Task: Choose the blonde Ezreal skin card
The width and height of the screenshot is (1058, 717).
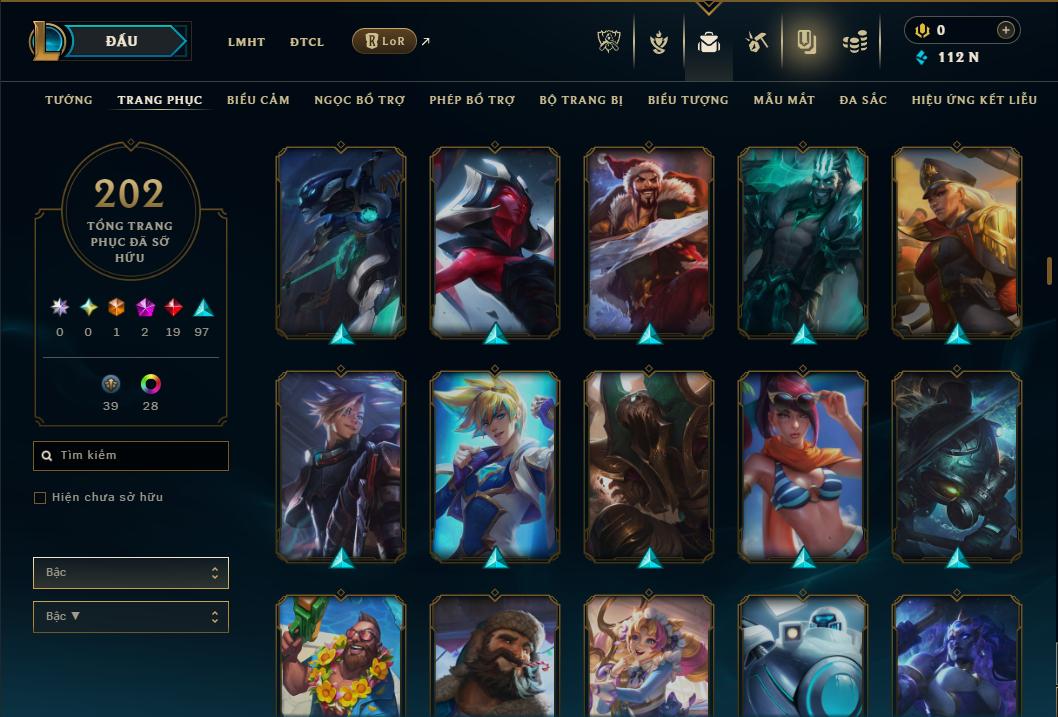Action: (495, 465)
